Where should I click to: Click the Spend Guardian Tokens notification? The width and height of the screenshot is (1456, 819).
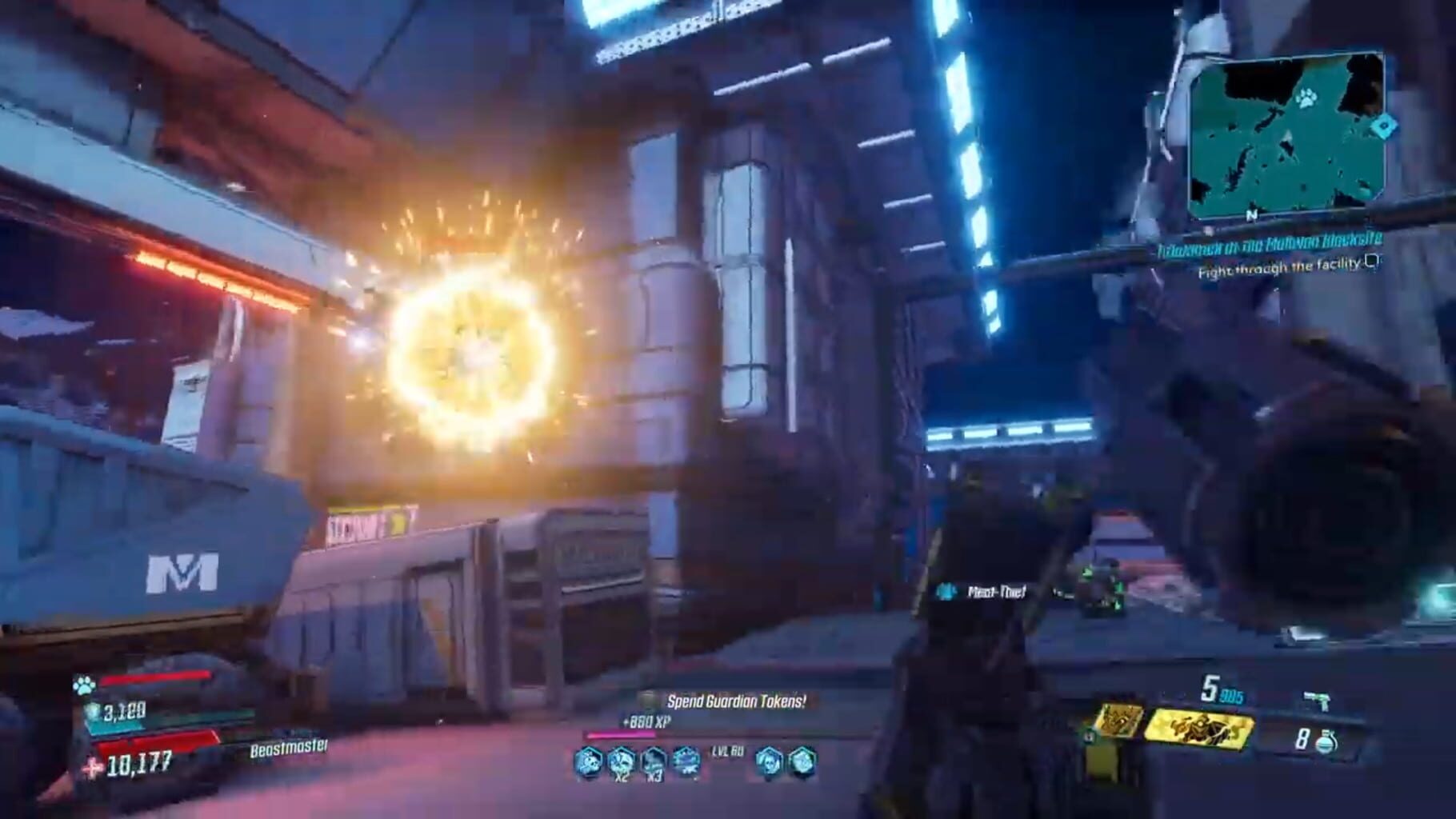point(735,701)
